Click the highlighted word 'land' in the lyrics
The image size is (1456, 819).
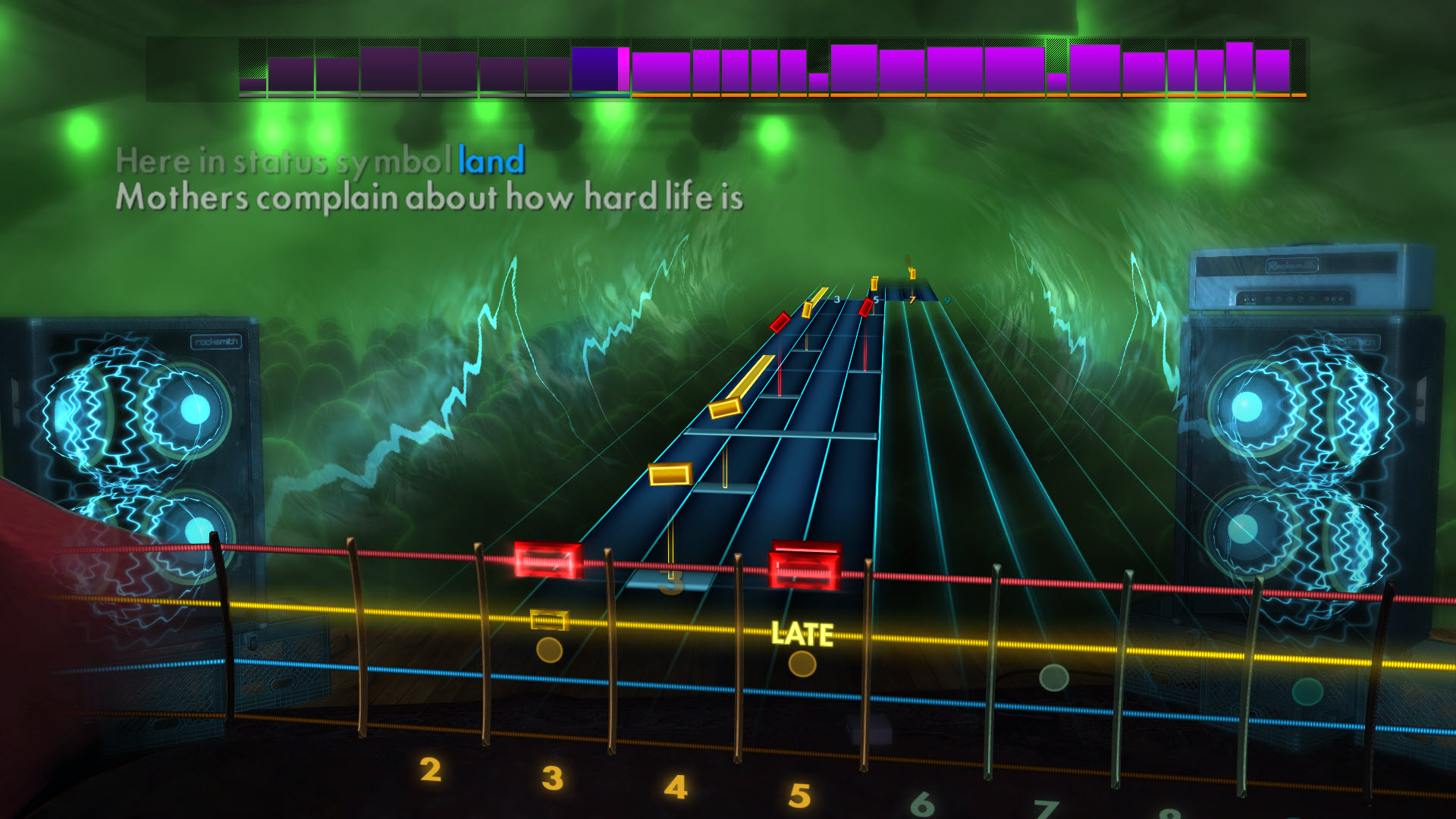pos(491,159)
